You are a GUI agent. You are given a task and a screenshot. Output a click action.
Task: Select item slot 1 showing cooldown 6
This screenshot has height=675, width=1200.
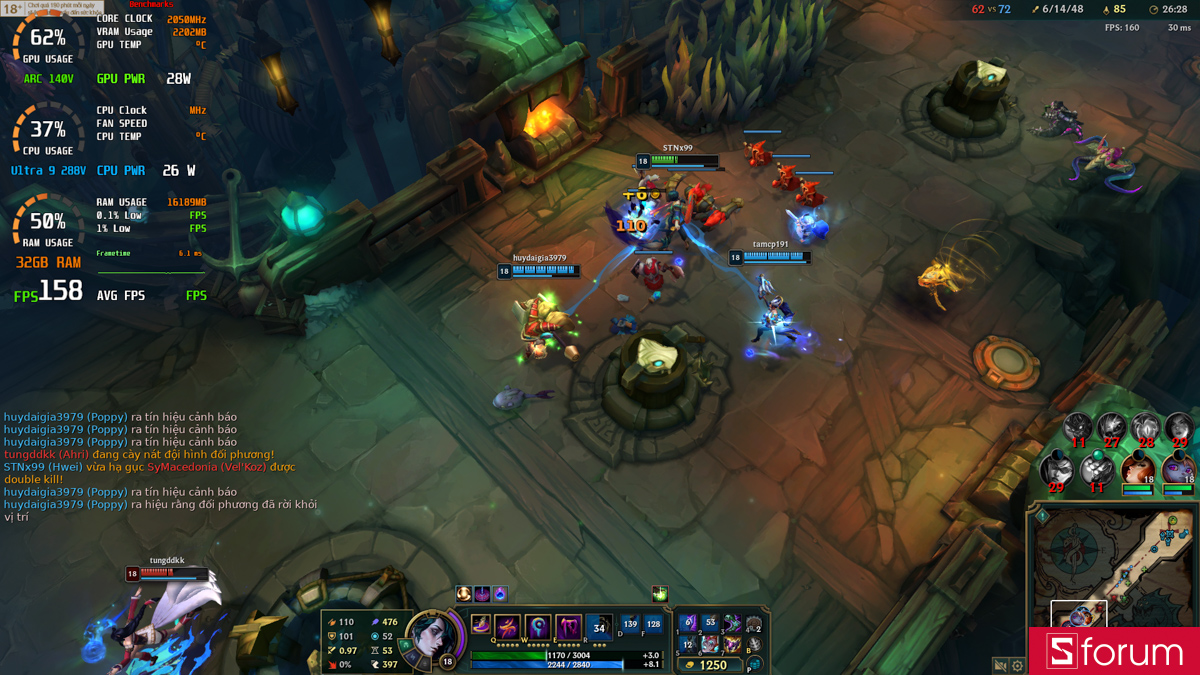tap(687, 623)
